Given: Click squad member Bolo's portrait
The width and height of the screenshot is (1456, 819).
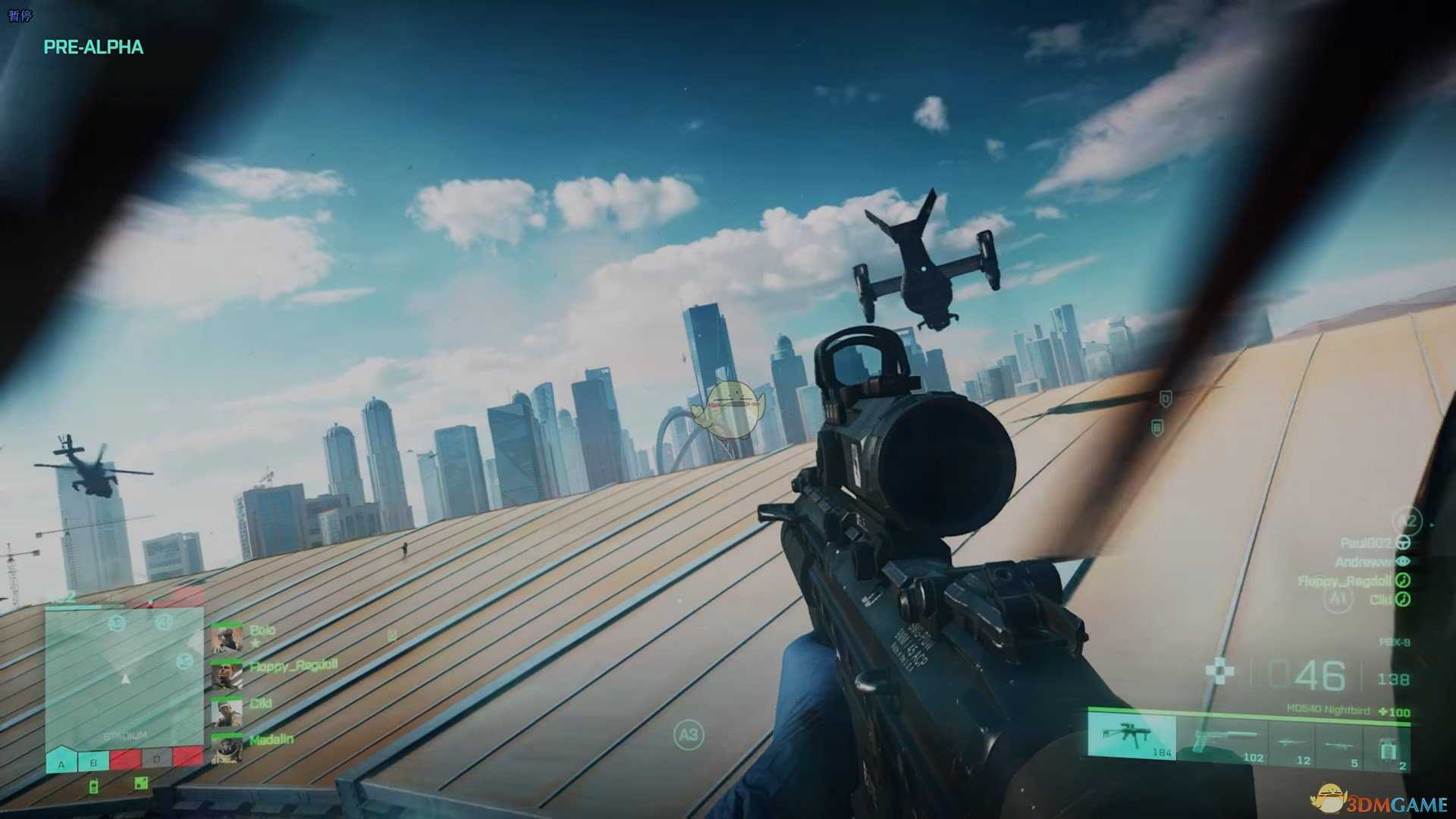Looking at the screenshot, I should point(227,639).
